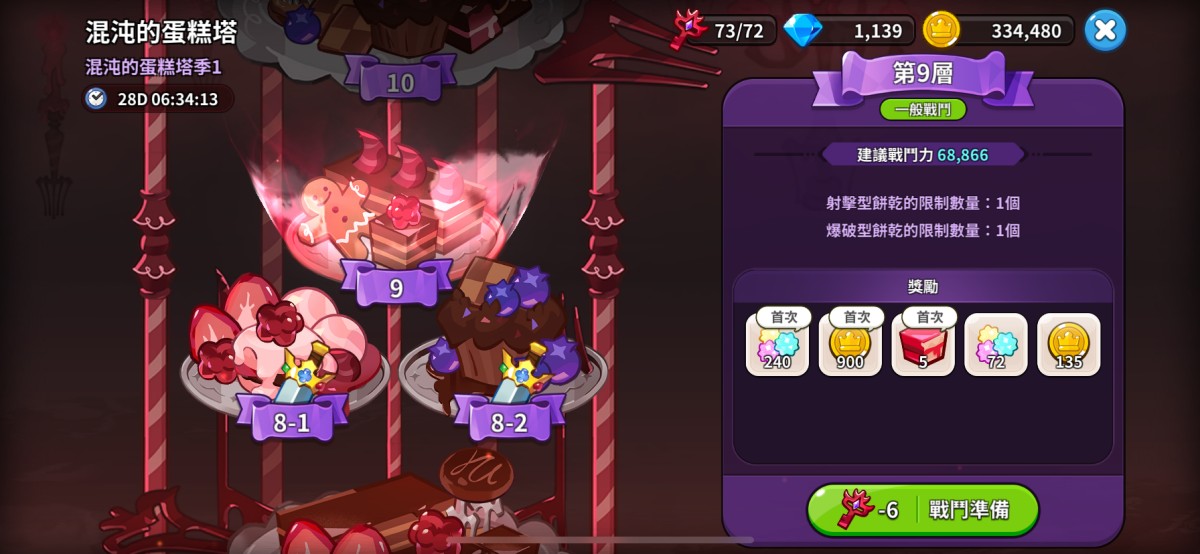Screen dimensions: 1200x554
Task: Tap the gold coin currency counter
Action: [998, 31]
